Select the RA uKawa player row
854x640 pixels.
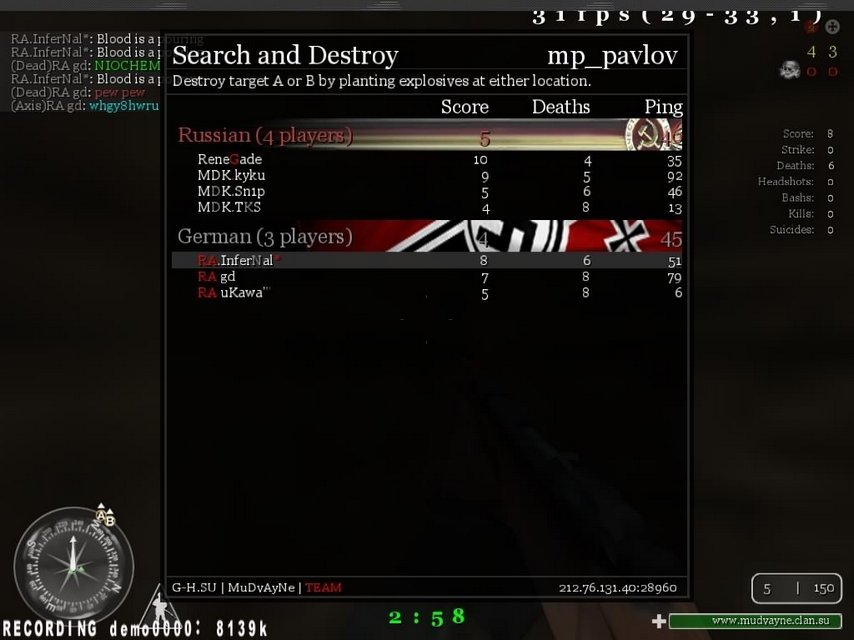427,293
